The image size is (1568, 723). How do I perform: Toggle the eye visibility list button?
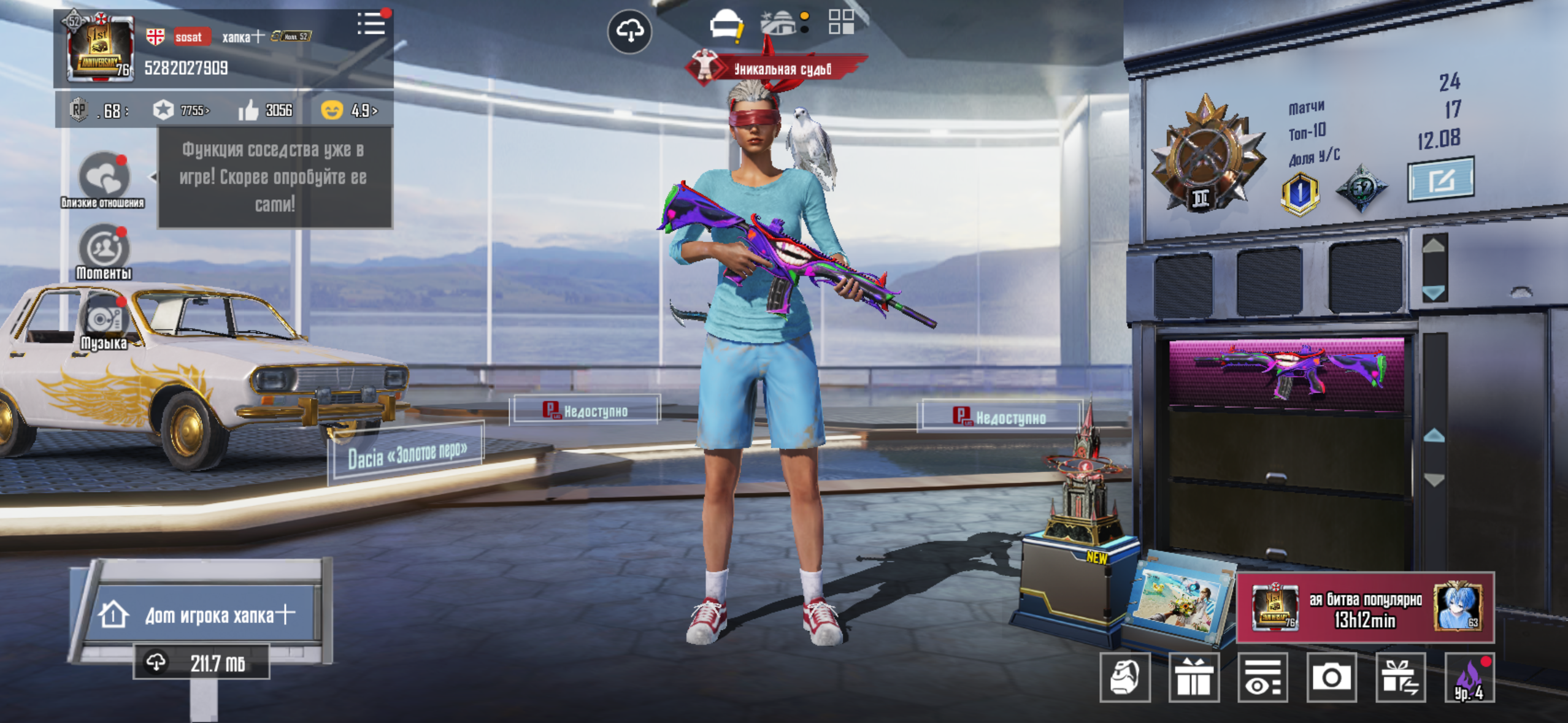pyautogui.click(x=1262, y=677)
